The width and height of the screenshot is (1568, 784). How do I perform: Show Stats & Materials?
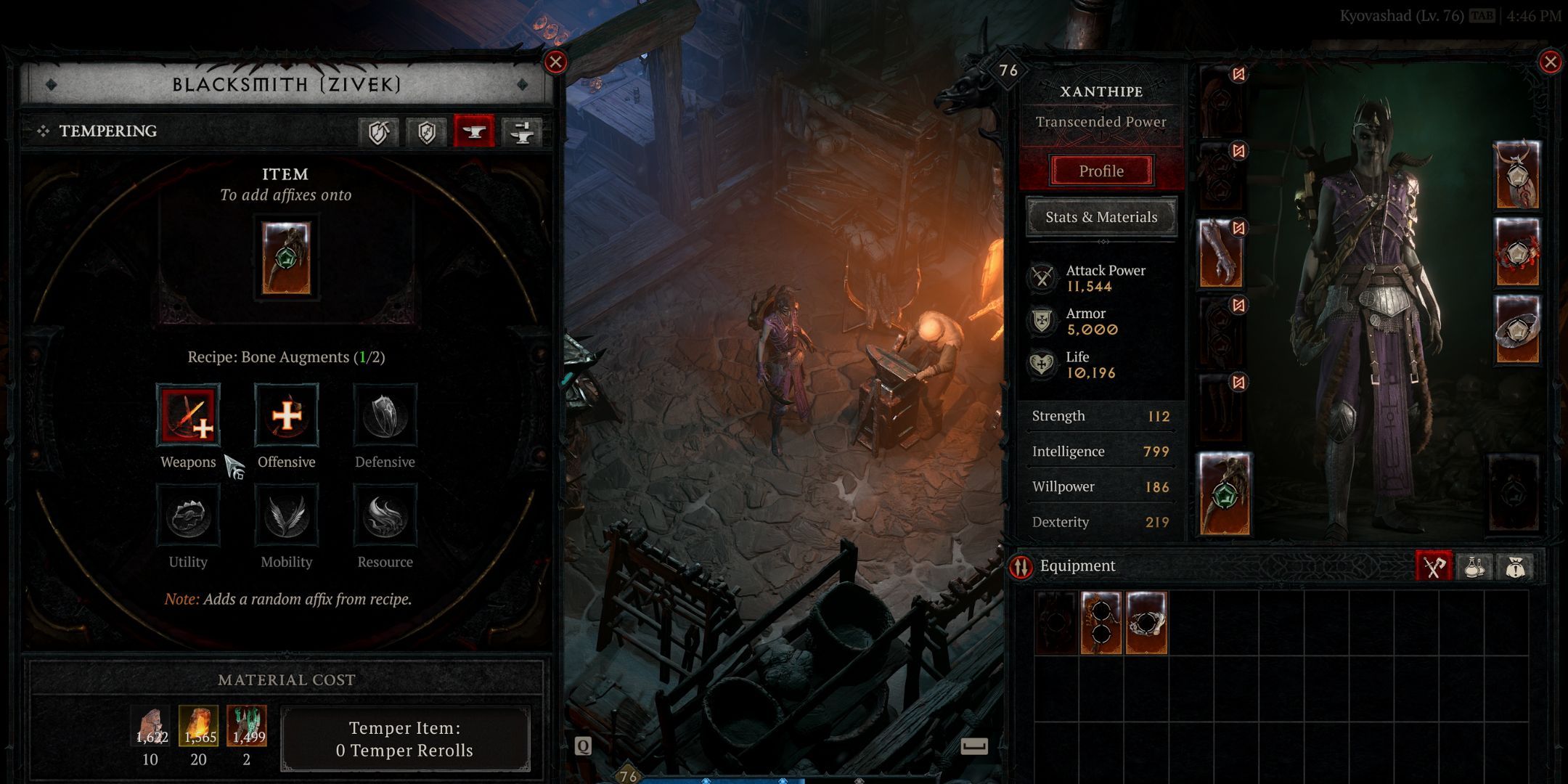click(x=1101, y=217)
